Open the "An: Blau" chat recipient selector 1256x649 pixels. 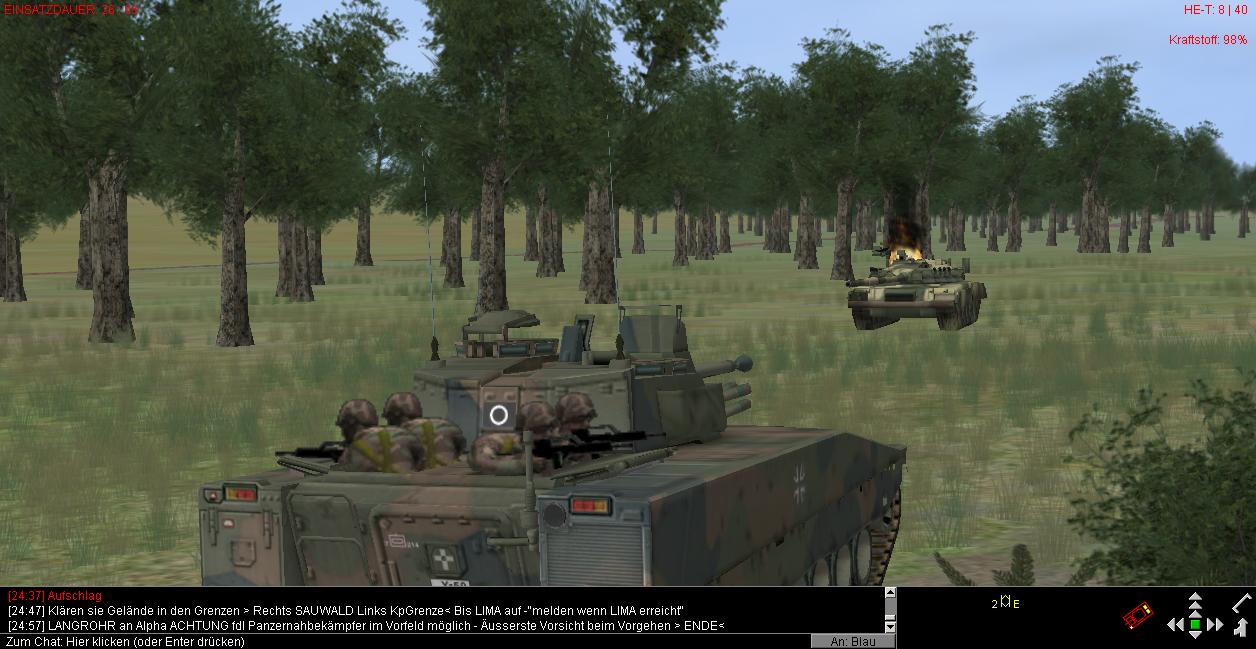pos(852,641)
